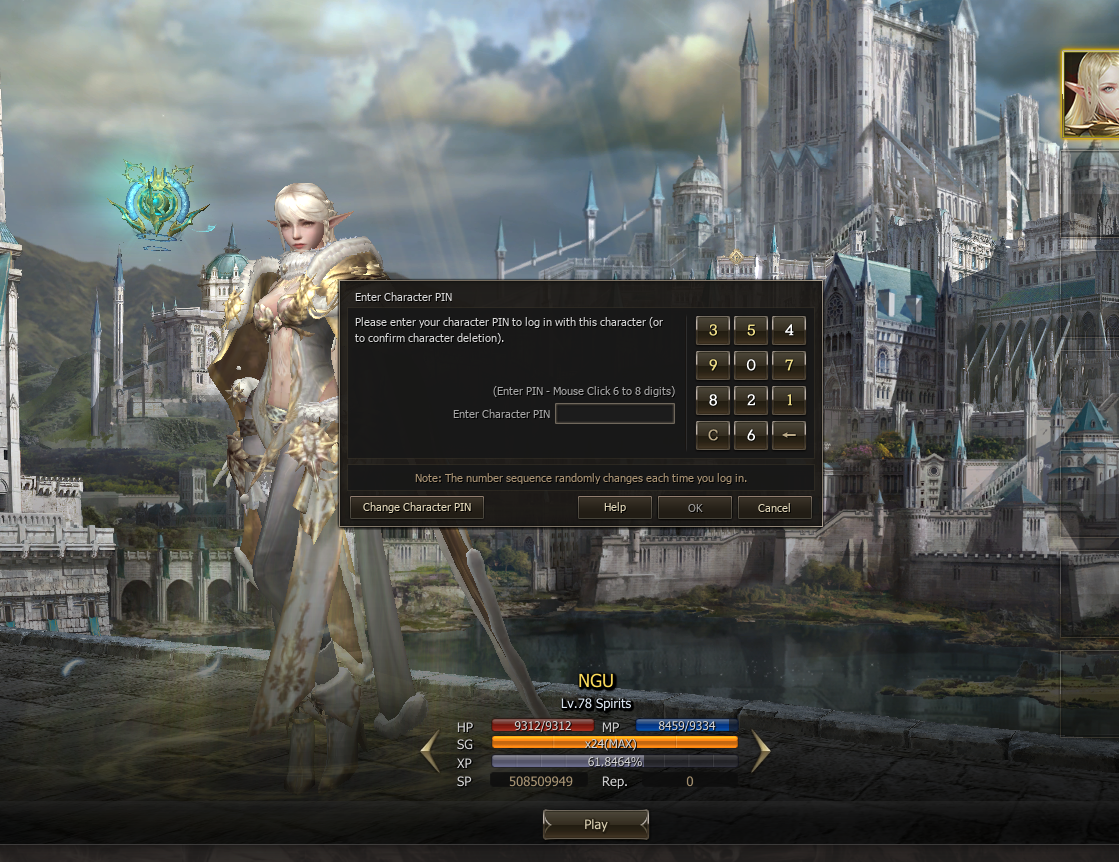The image size is (1119, 862).
Task: Open the Change Character PIN dialog
Action: [417, 507]
